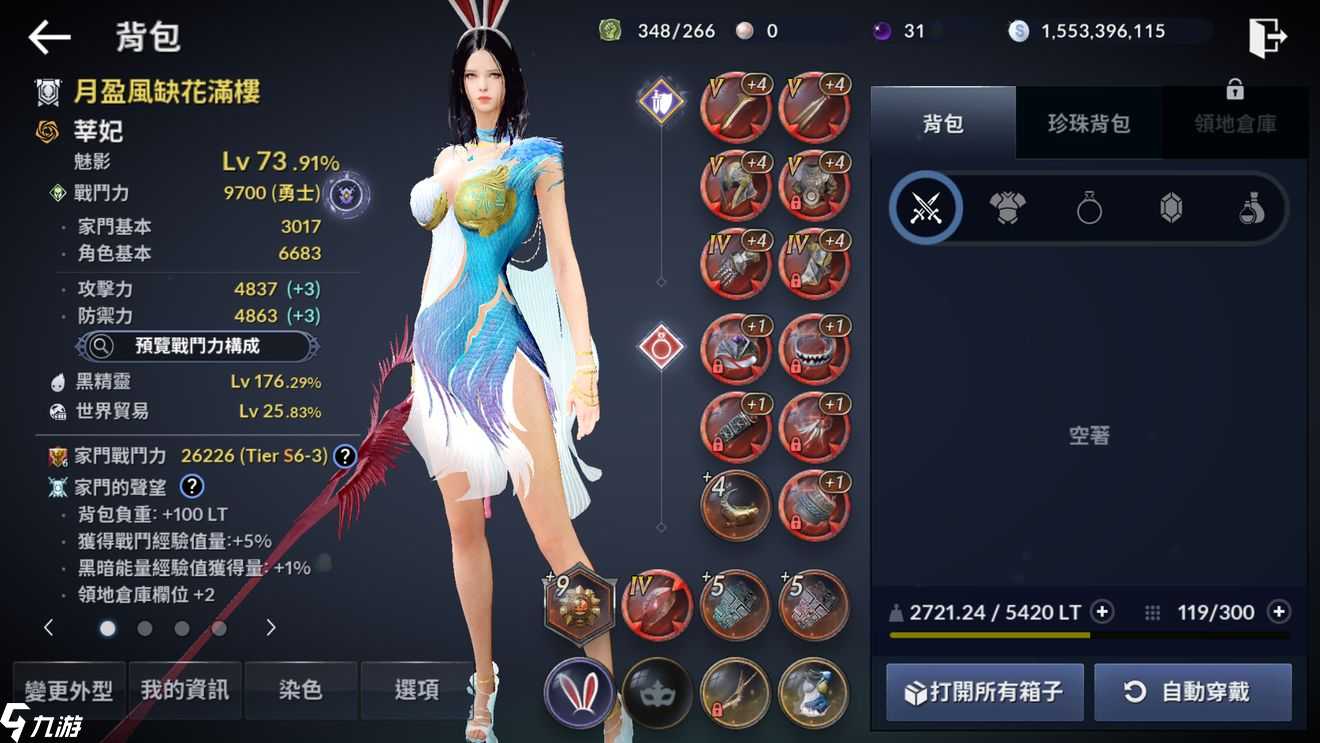View 我的資訊 details
The image size is (1320, 743).
click(185, 690)
